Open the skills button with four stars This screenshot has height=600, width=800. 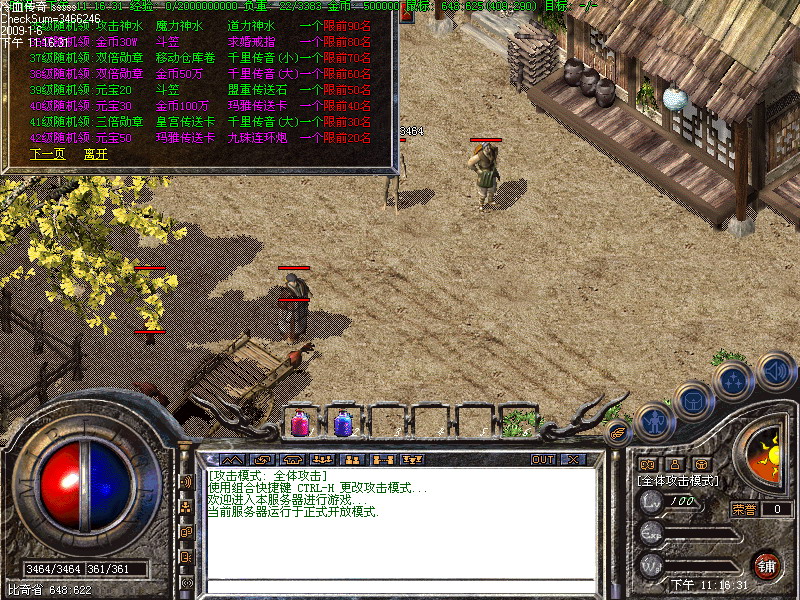(x=734, y=381)
